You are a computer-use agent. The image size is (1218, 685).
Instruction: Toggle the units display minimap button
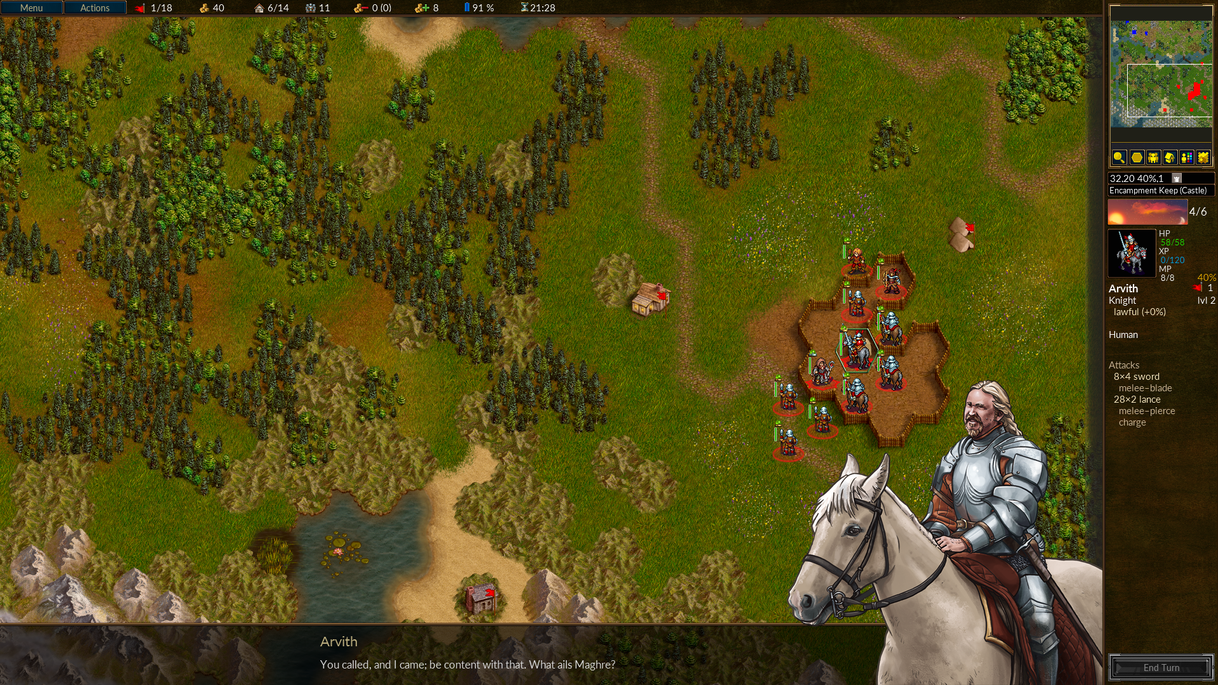1153,158
